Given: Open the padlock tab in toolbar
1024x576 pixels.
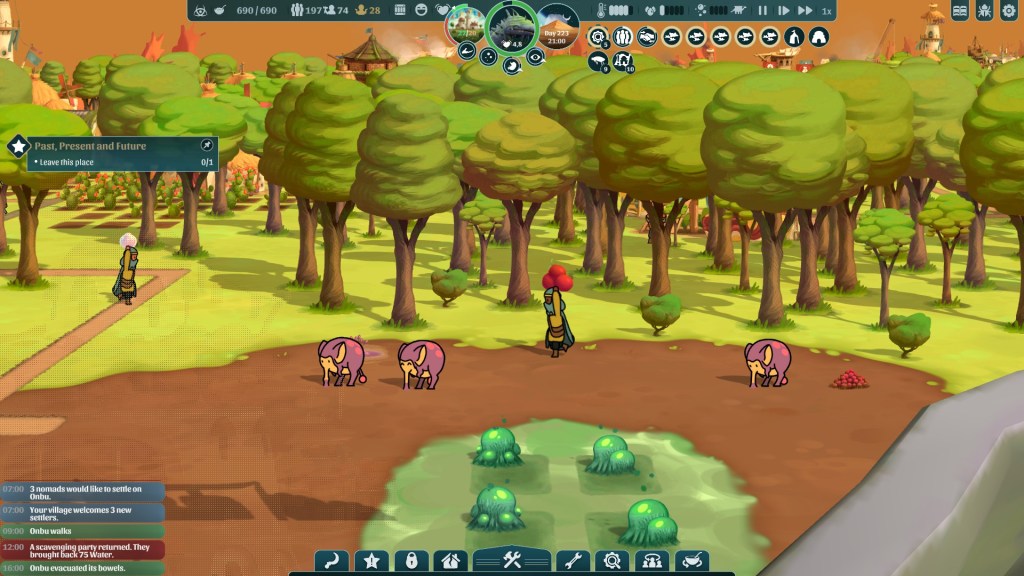Looking at the screenshot, I should click(x=411, y=561).
